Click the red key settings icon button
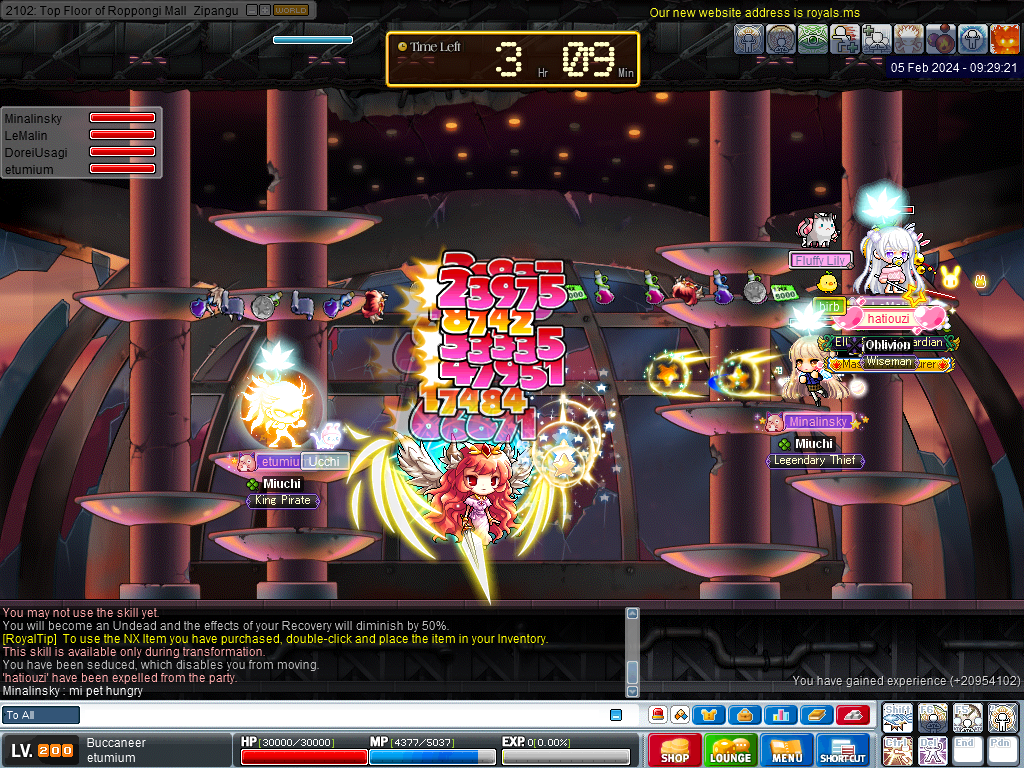The height and width of the screenshot is (768, 1024). click(x=851, y=715)
